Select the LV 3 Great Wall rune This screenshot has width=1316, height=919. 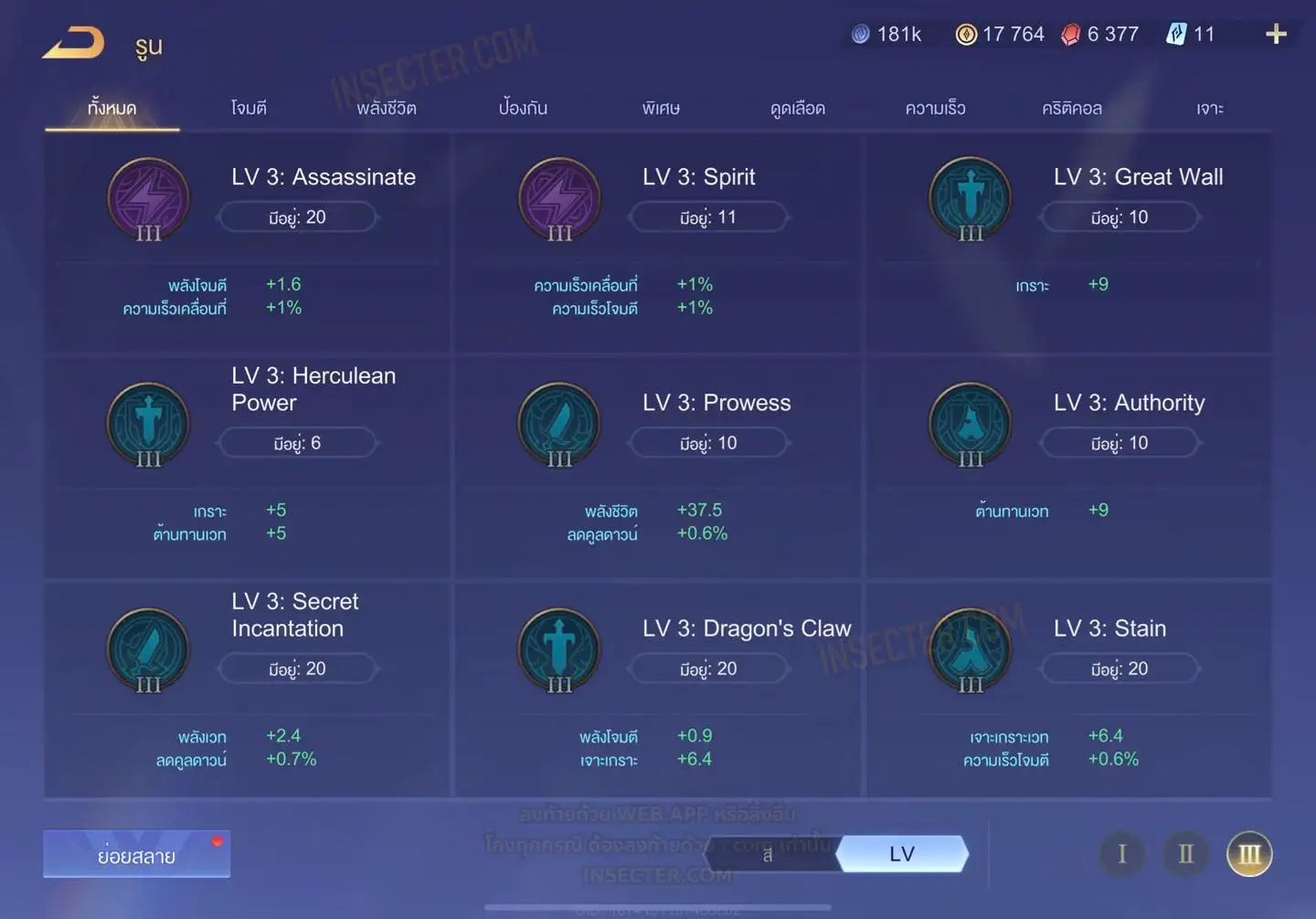pos(1069,242)
